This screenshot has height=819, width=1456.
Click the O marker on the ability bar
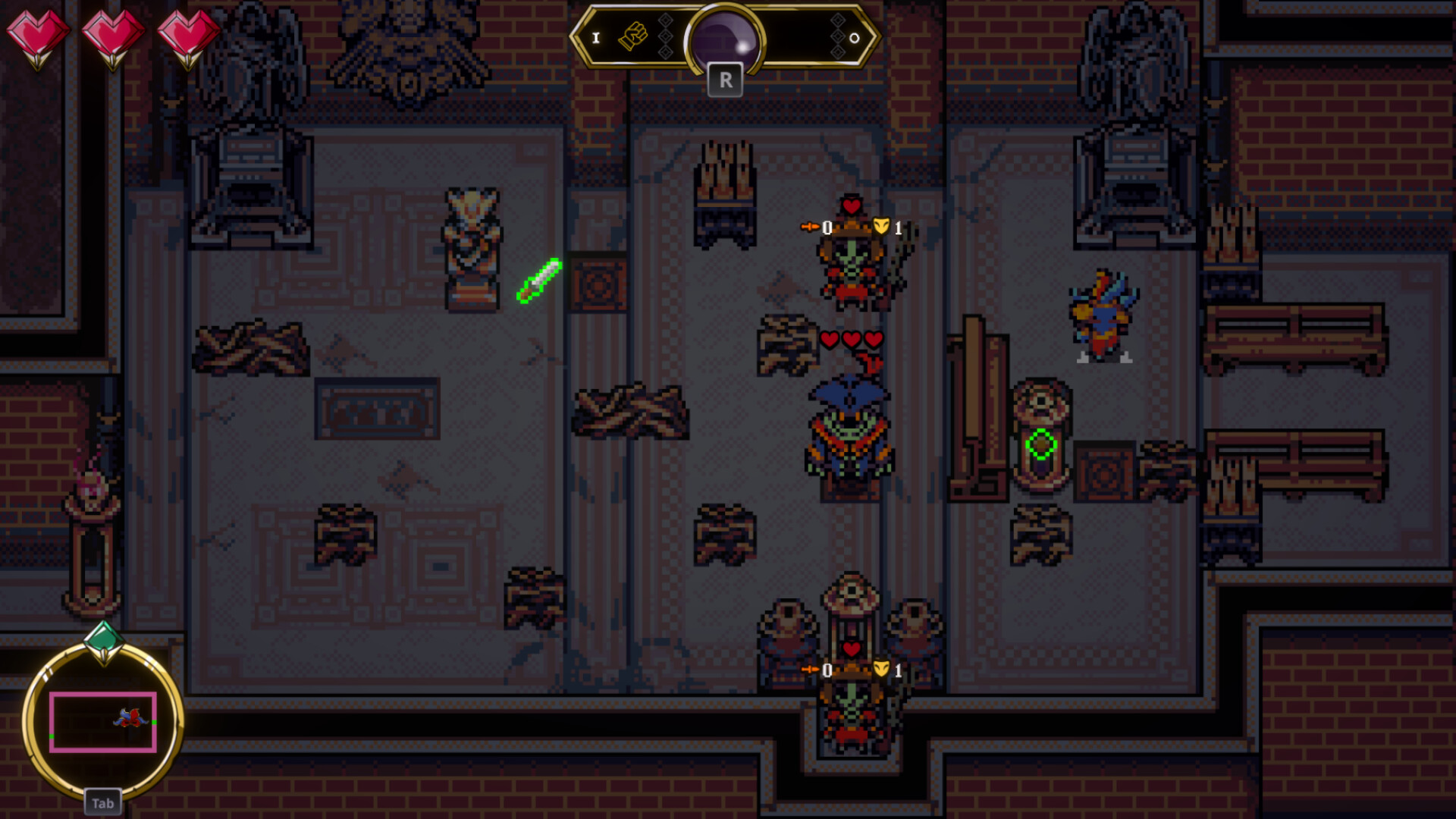click(x=855, y=38)
